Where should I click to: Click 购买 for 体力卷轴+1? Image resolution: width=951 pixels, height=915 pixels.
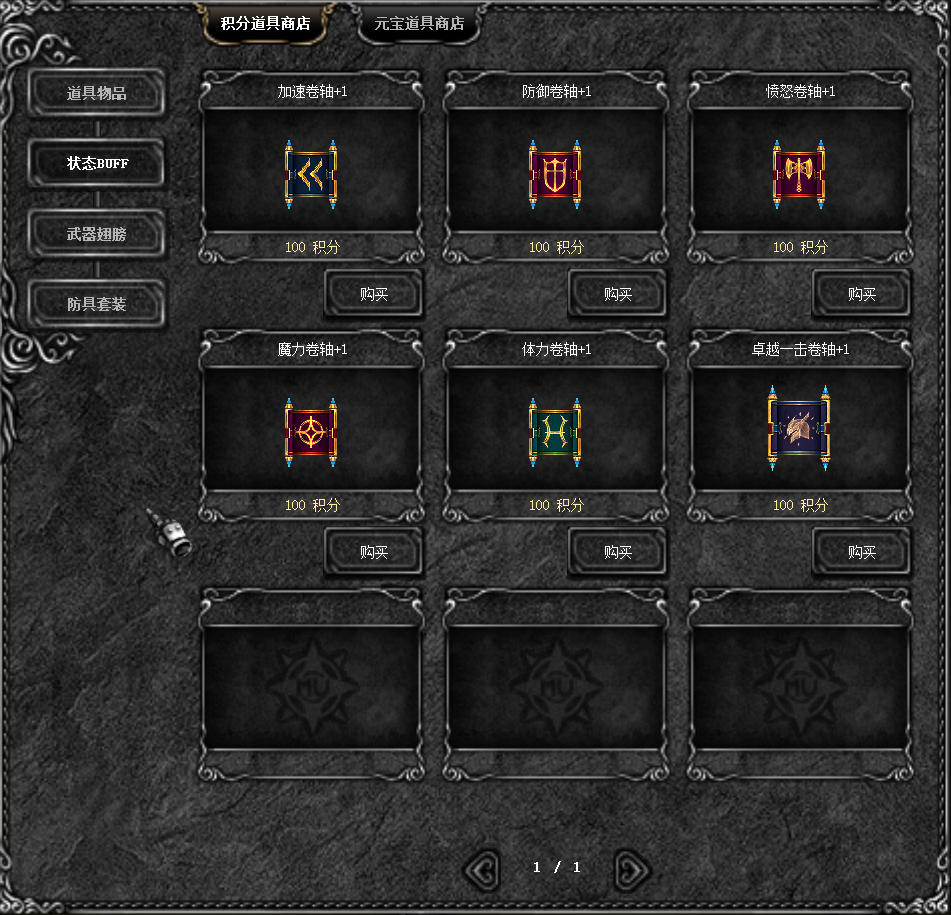click(618, 552)
